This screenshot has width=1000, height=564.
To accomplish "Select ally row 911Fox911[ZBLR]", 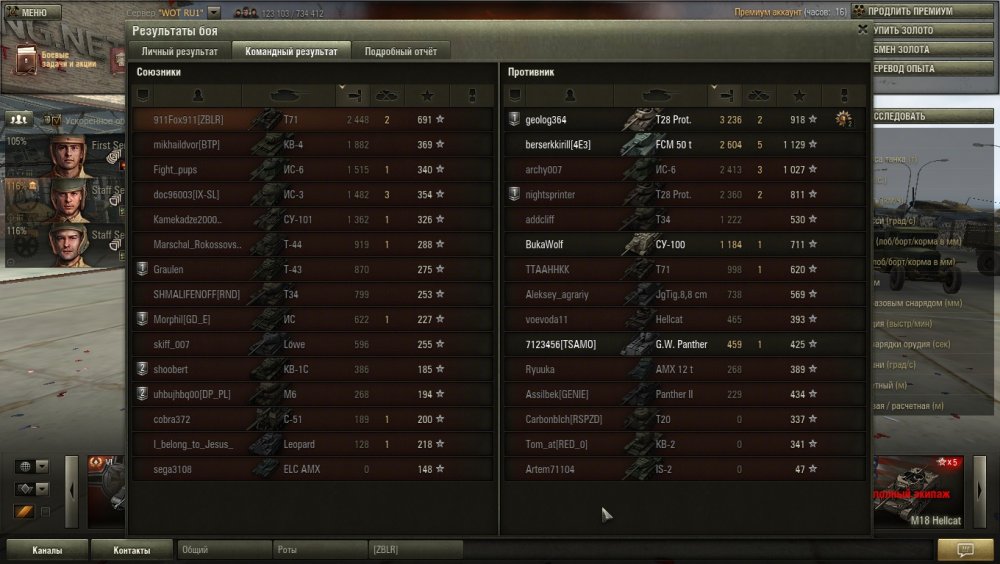I will click(312, 120).
